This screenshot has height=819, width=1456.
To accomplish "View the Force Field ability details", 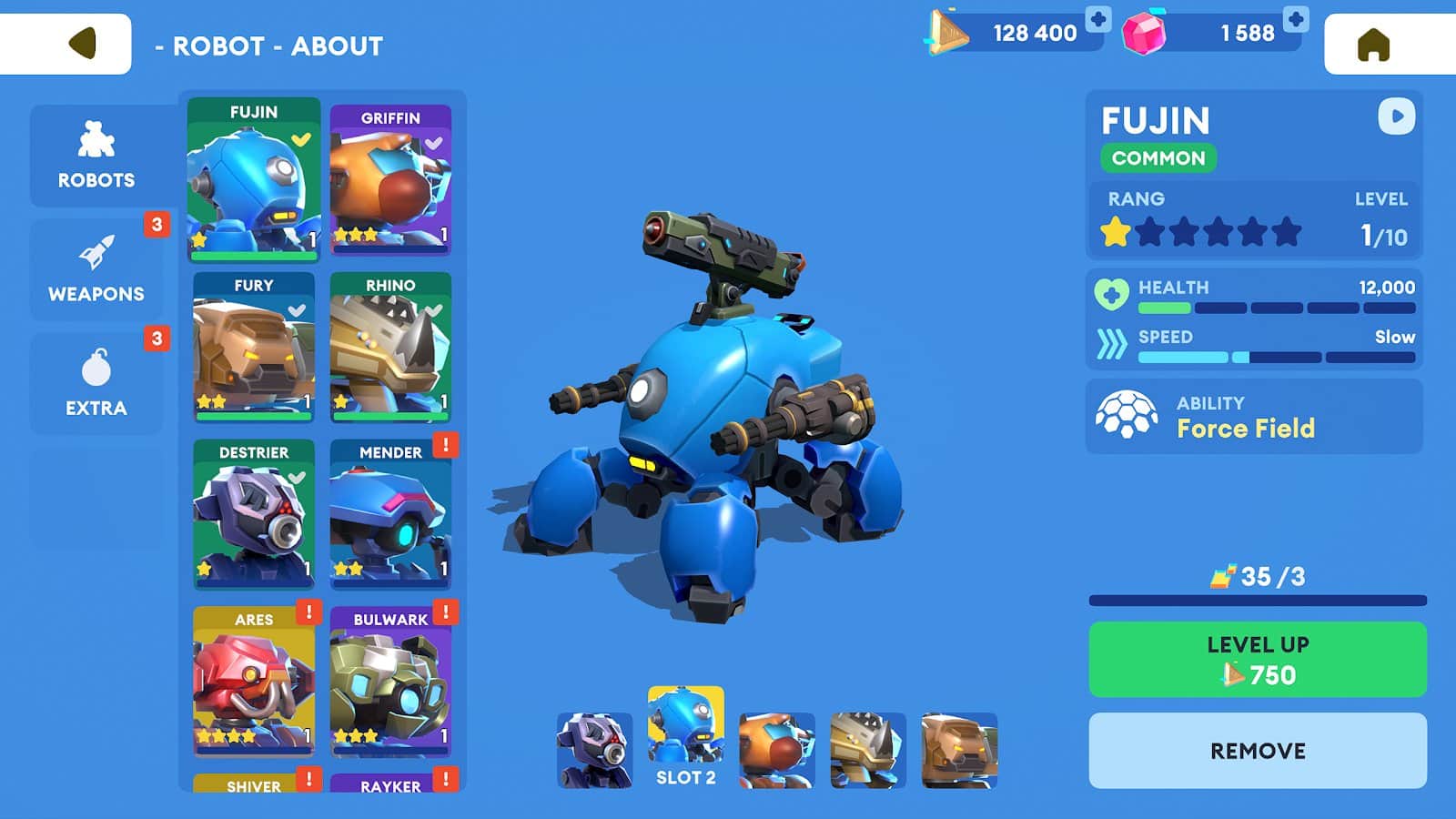I will [1253, 417].
